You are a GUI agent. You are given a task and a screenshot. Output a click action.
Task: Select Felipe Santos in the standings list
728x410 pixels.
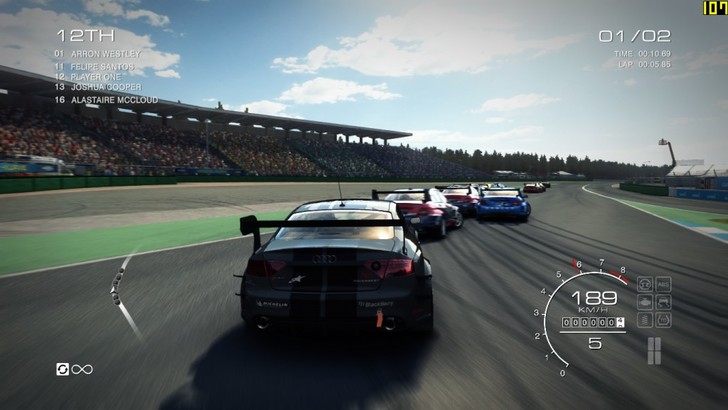(105, 65)
